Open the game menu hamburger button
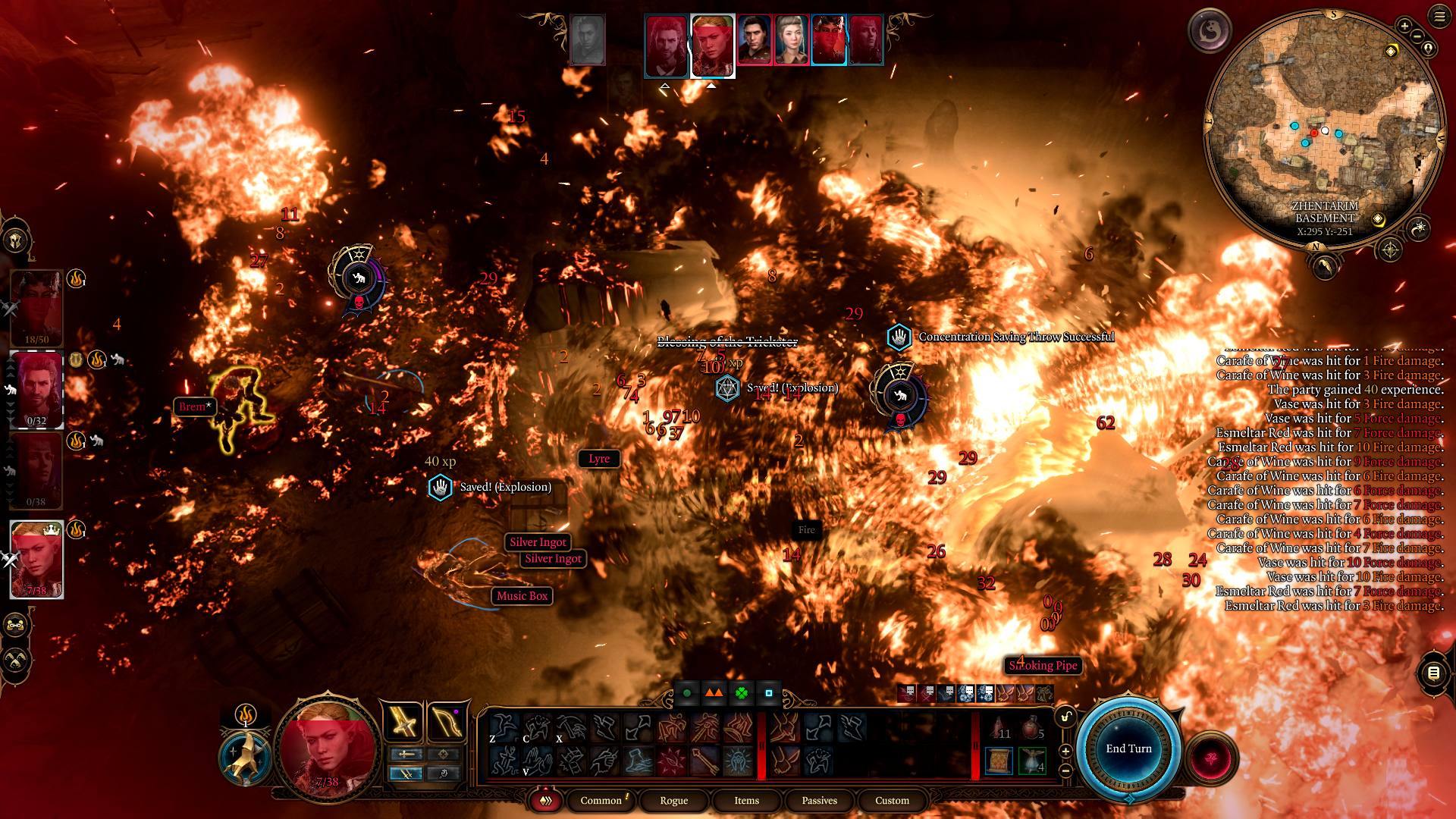This screenshot has height=819, width=1456. tap(1439, 16)
